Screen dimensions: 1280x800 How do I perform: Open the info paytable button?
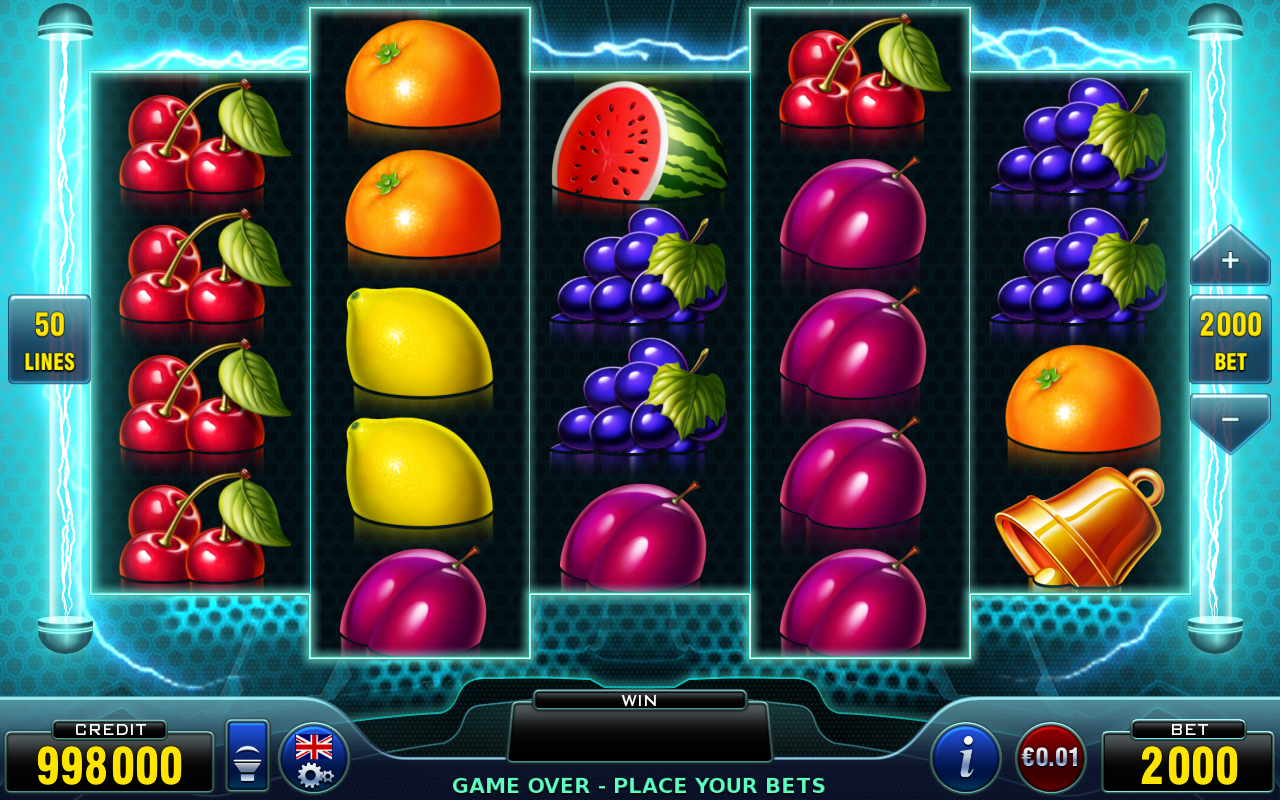pyautogui.click(x=965, y=757)
